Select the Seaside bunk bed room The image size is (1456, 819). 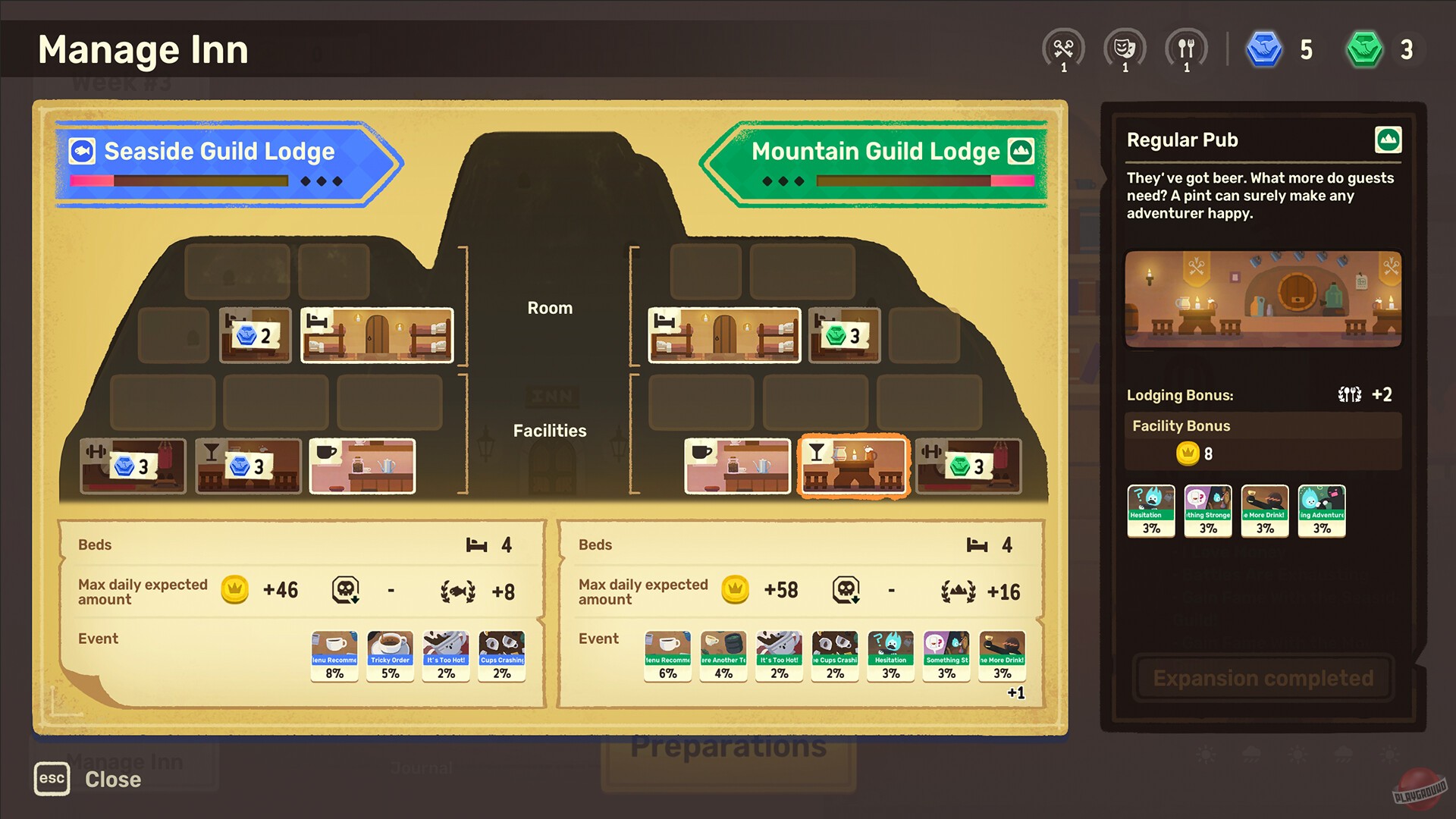coord(377,336)
